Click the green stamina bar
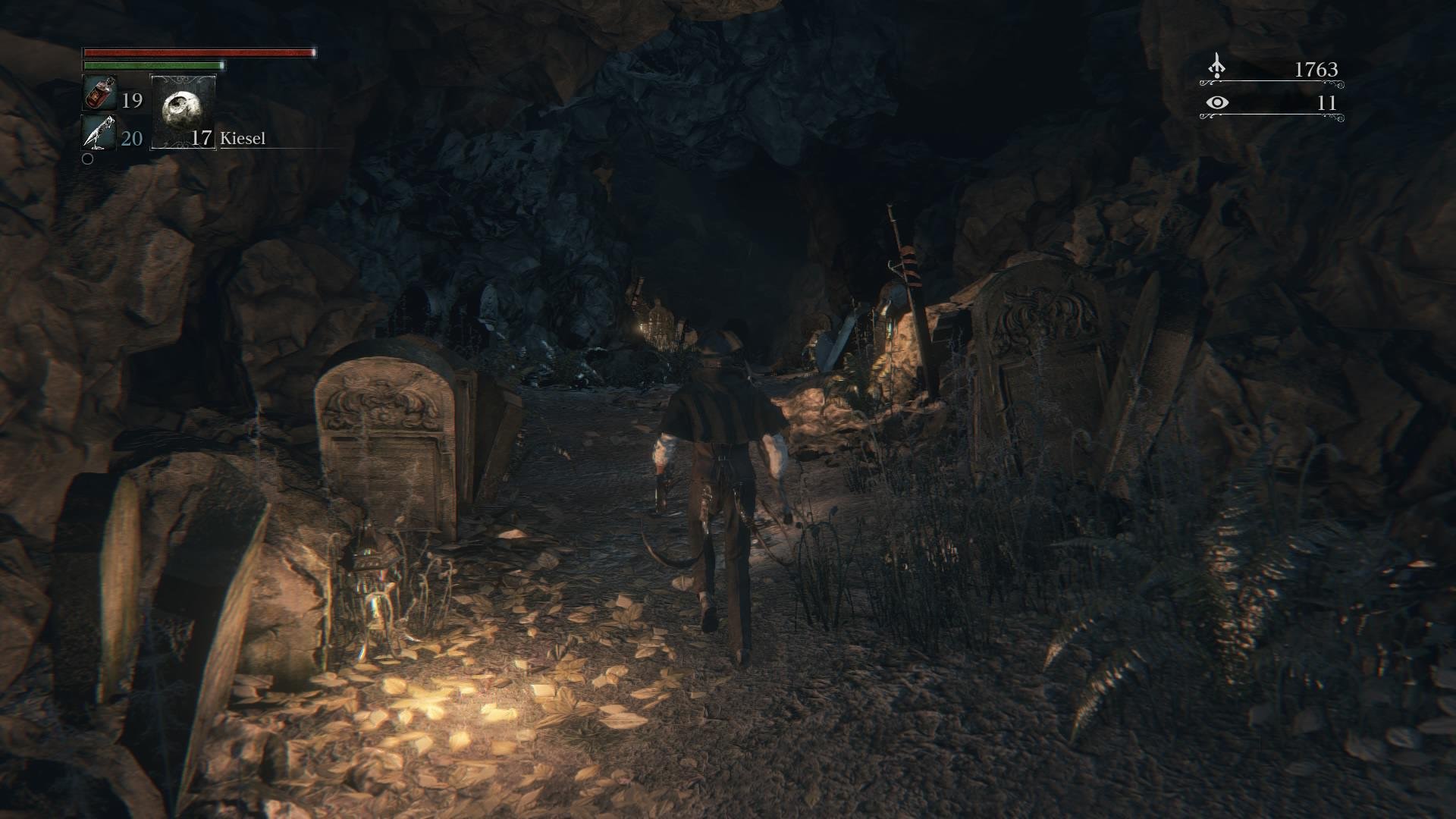The image size is (1456, 819). click(152, 66)
